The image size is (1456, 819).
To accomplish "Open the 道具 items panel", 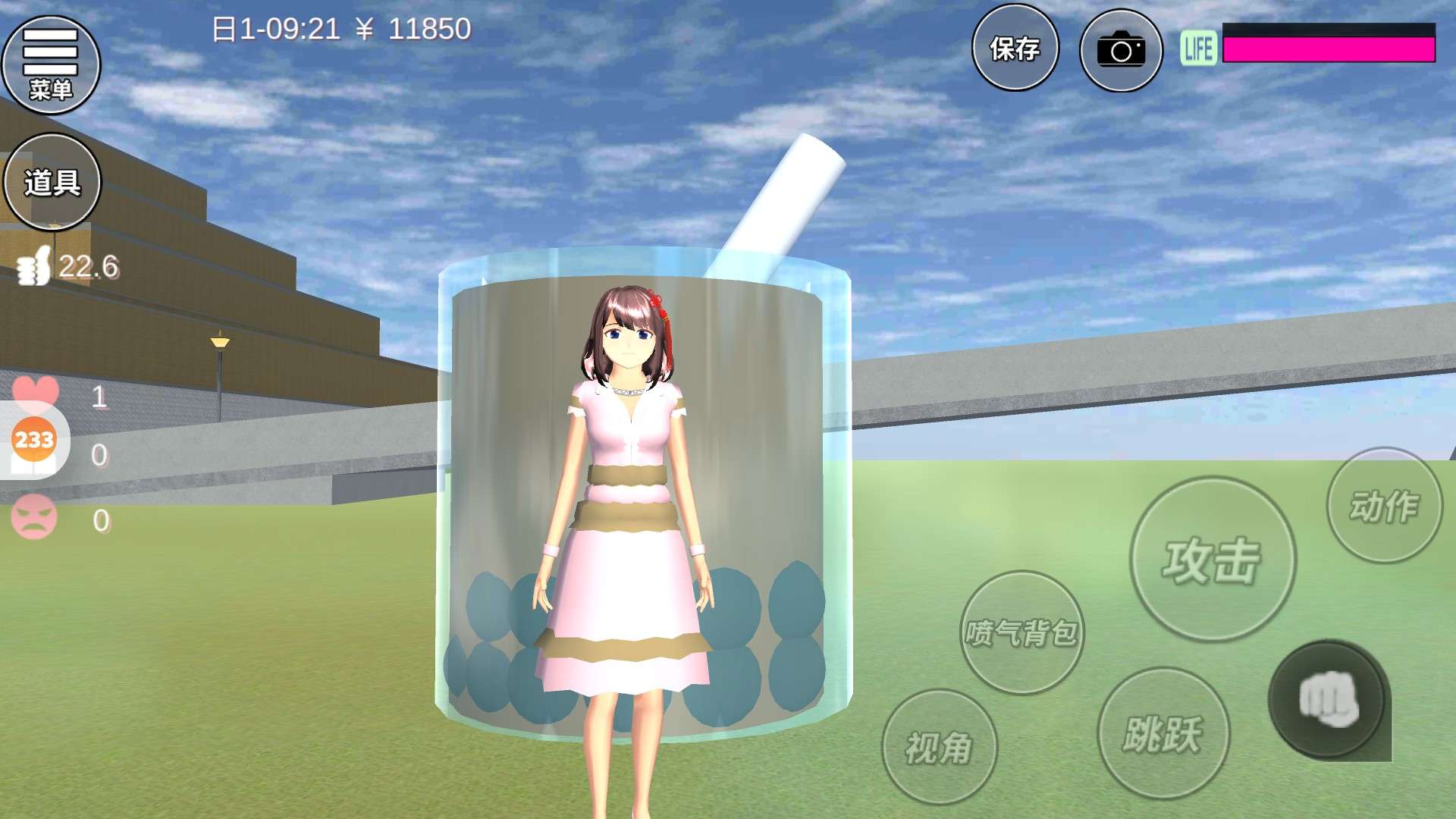I will 52,182.
